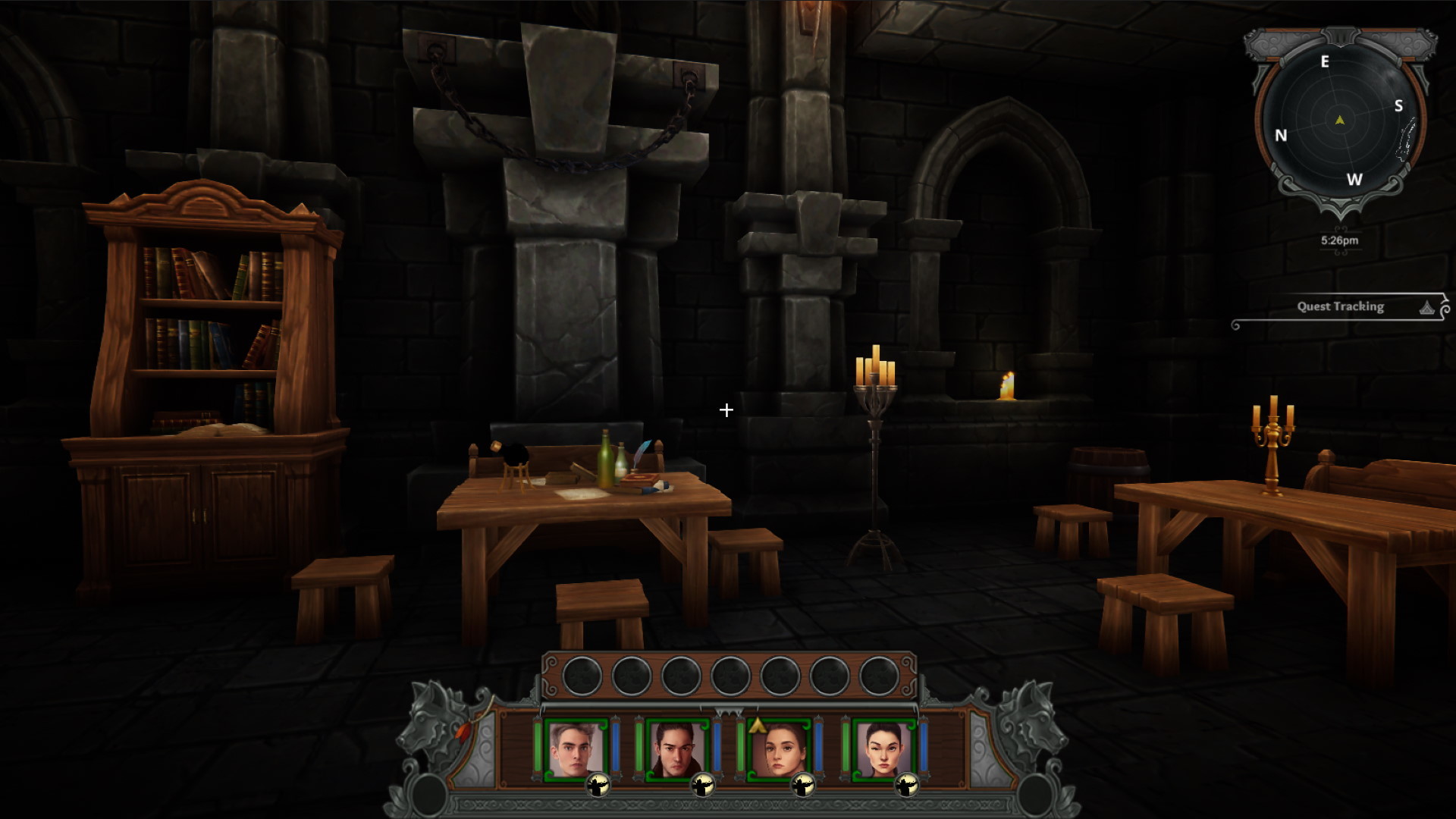The image size is (1456, 819).
Task: Click the leftmost empty ability slot on the hotbar
Action: pos(582,675)
